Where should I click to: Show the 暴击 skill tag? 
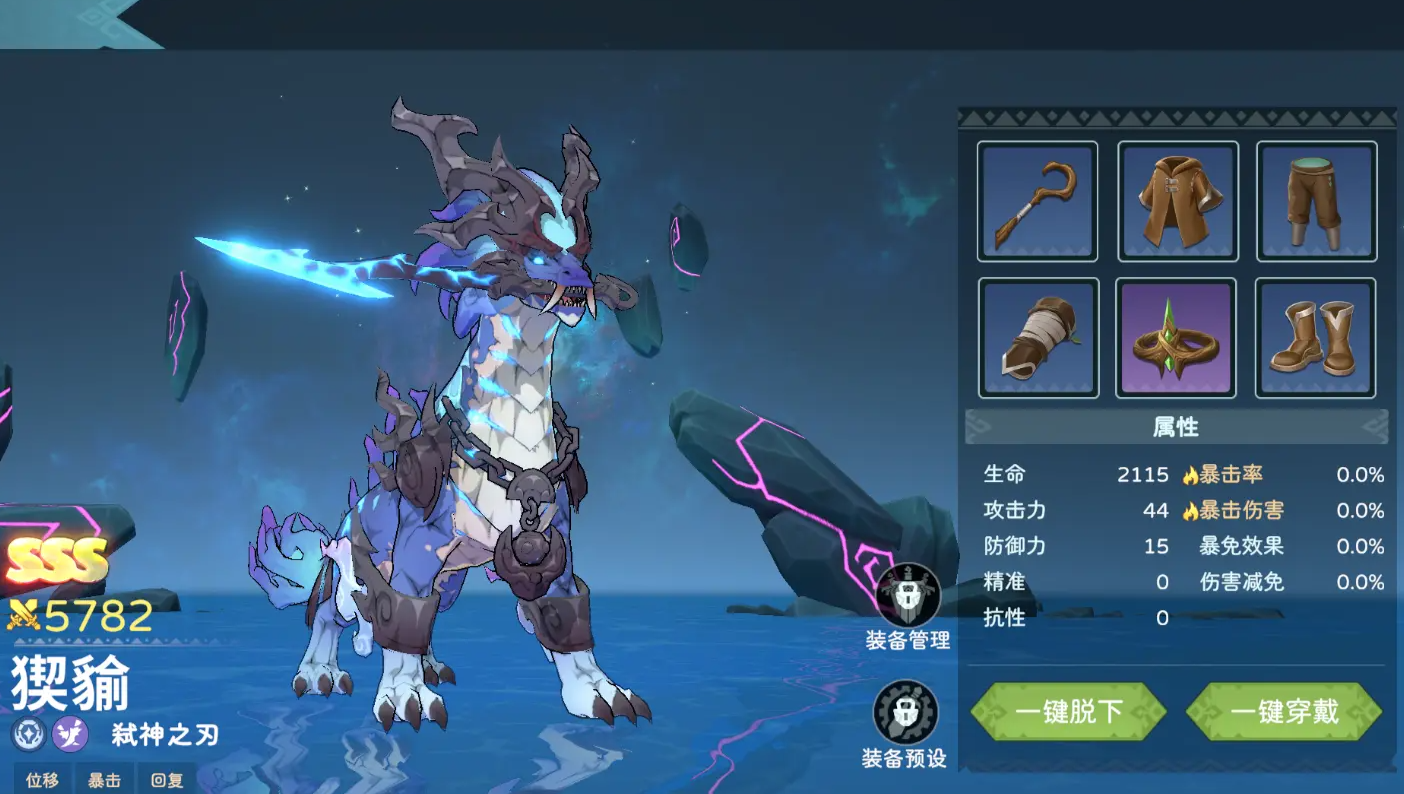(x=104, y=780)
